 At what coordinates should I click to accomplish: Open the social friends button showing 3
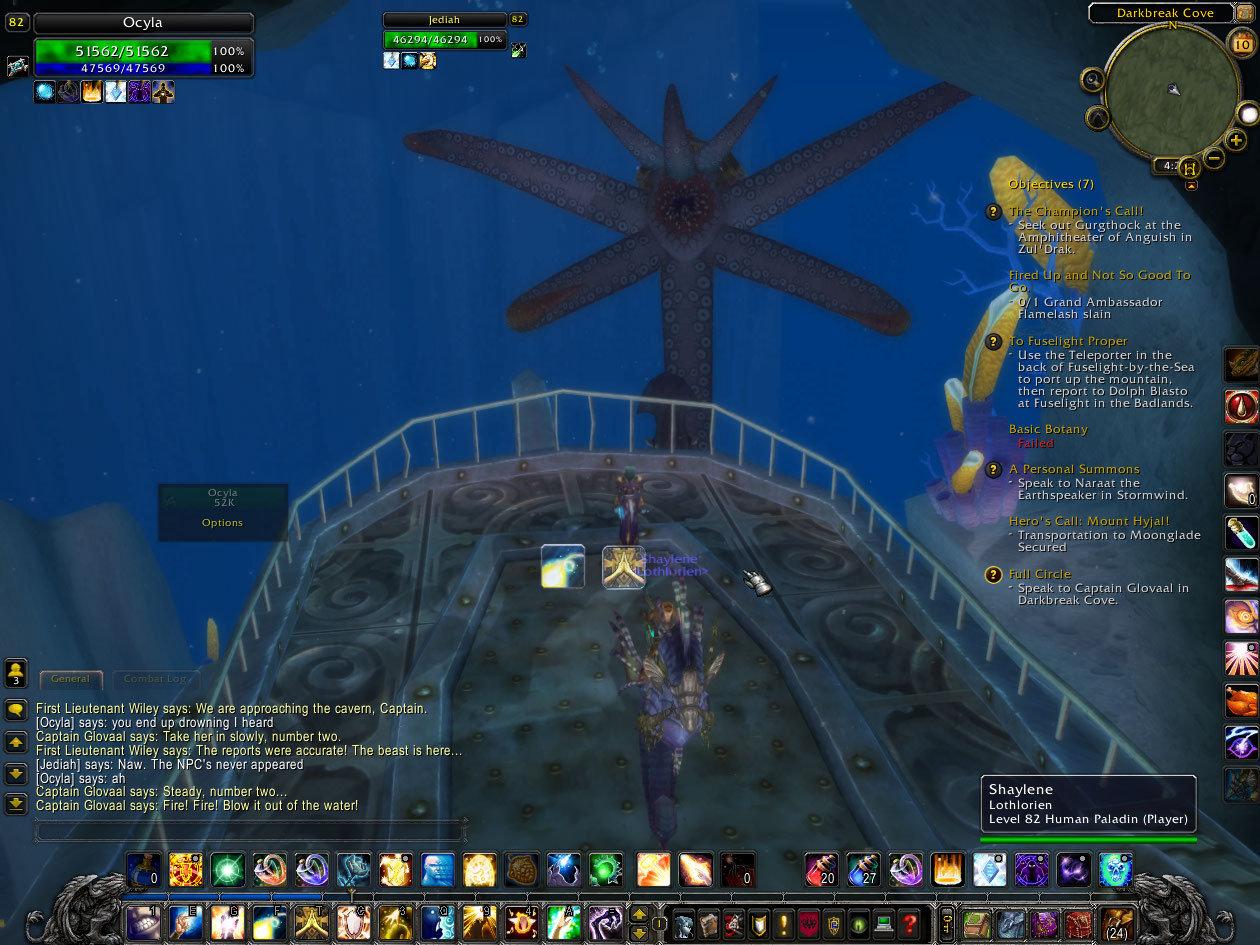click(x=16, y=672)
